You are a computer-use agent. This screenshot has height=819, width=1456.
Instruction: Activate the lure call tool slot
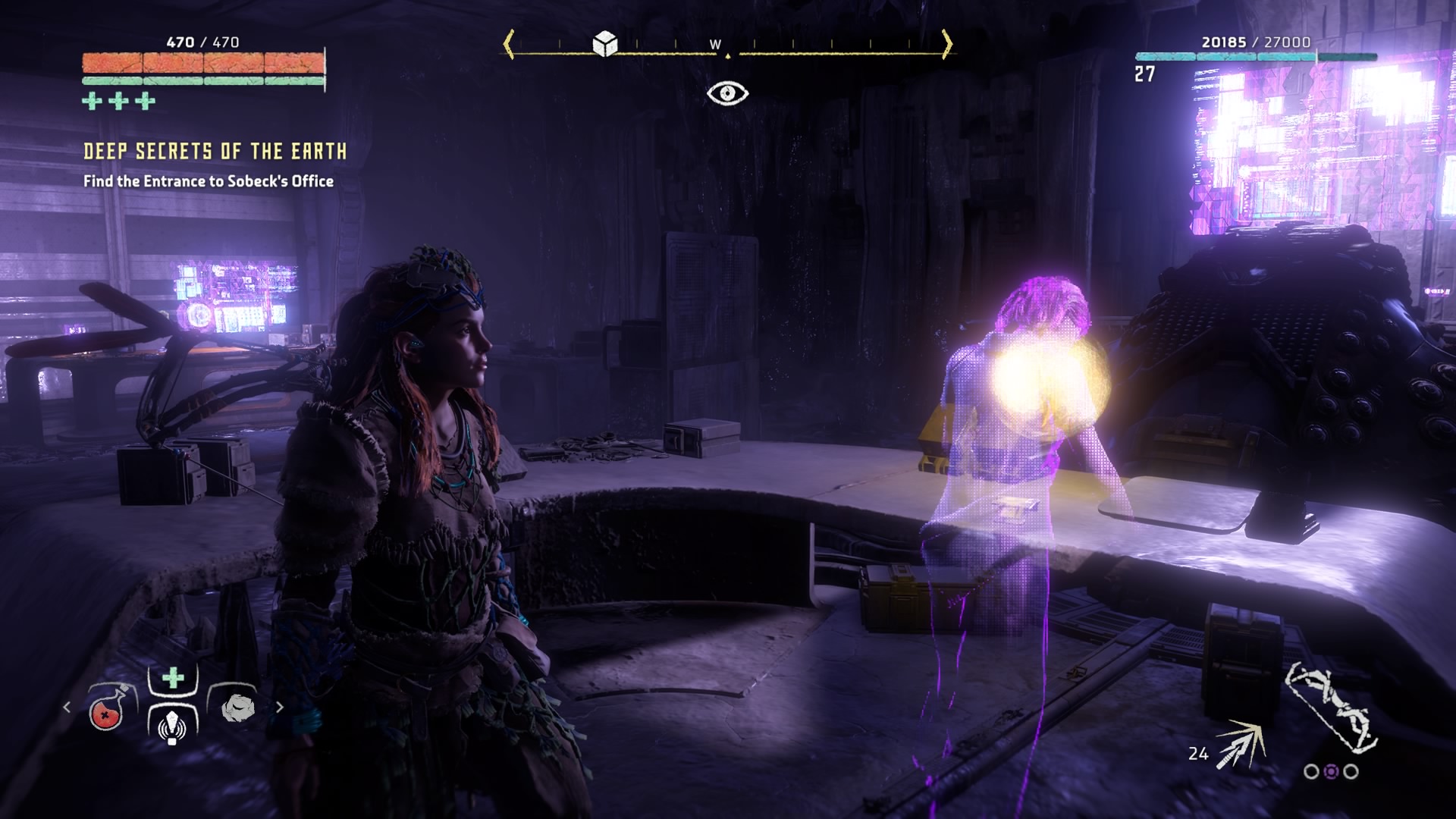[x=172, y=726]
